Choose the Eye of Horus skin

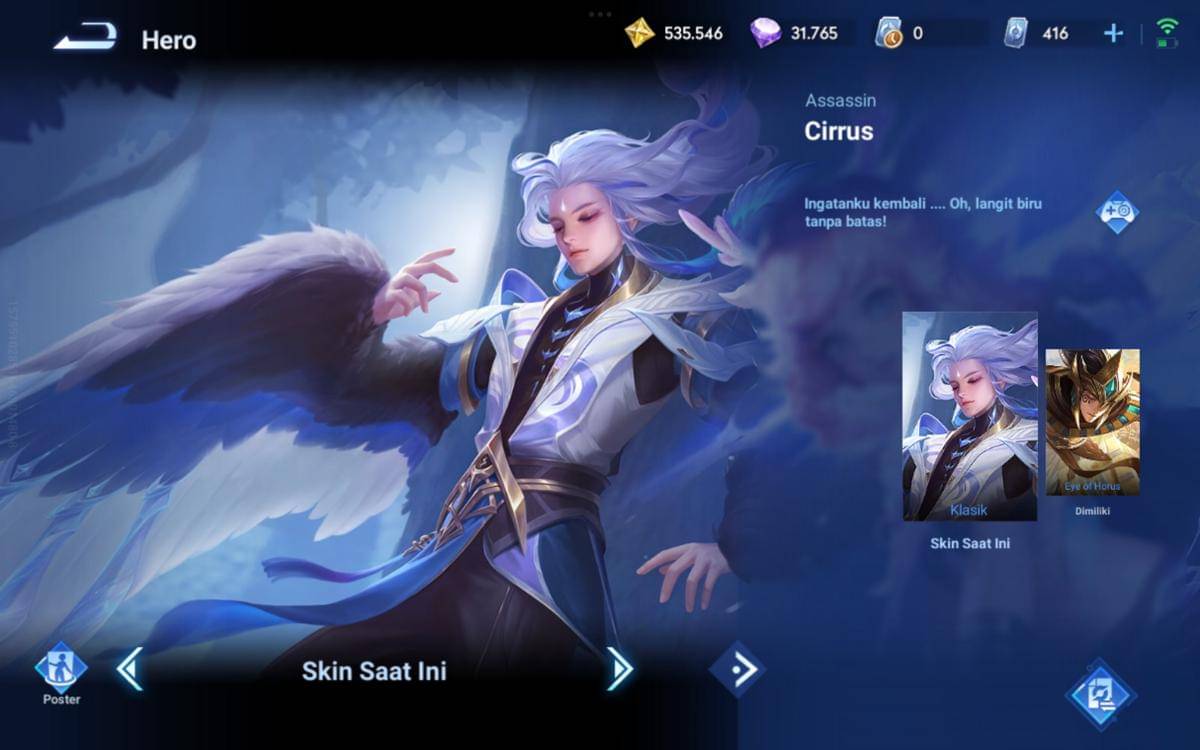(x=1092, y=422)
